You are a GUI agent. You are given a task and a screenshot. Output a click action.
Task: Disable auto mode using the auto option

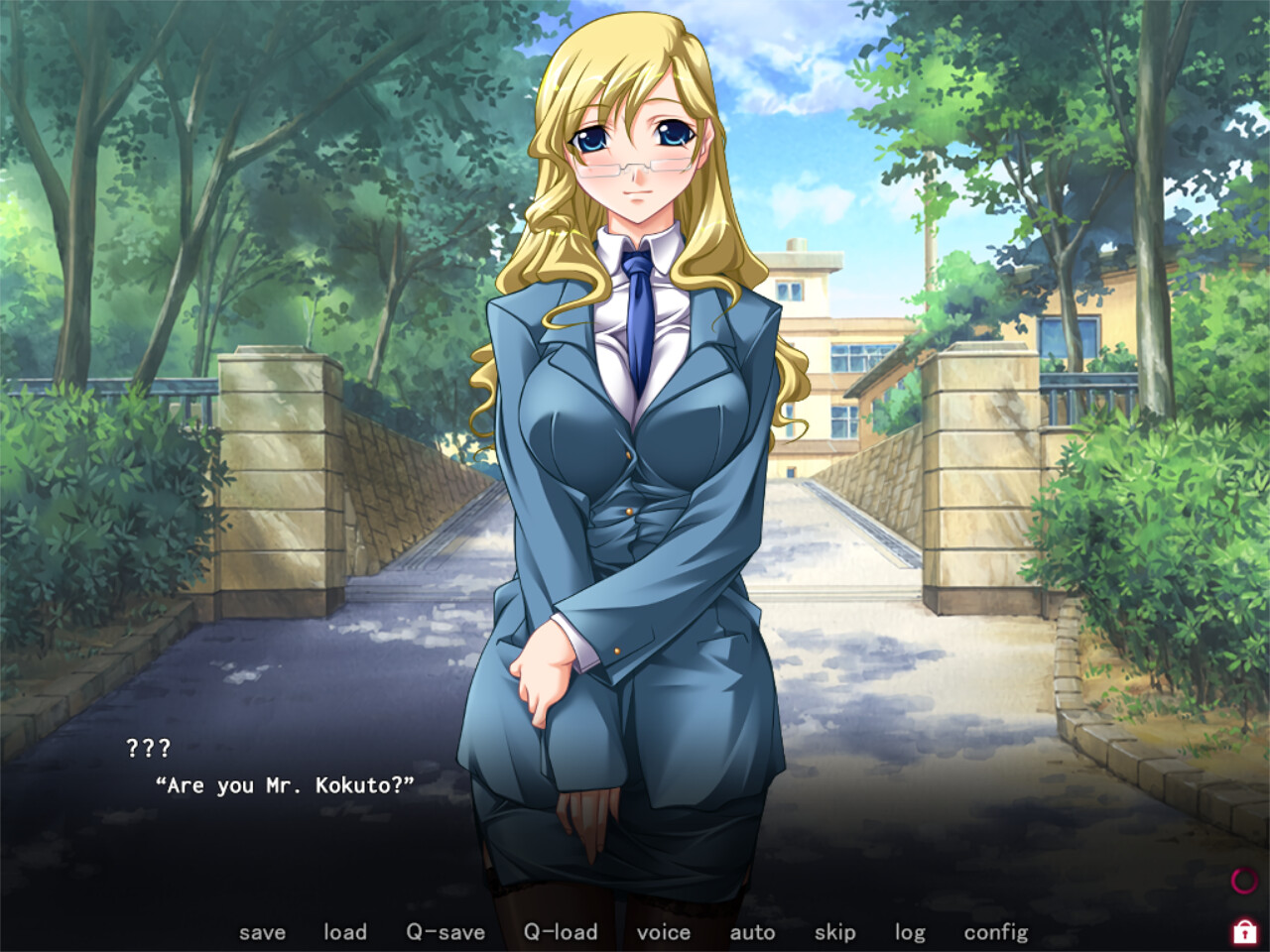click(x=754, y=932)
